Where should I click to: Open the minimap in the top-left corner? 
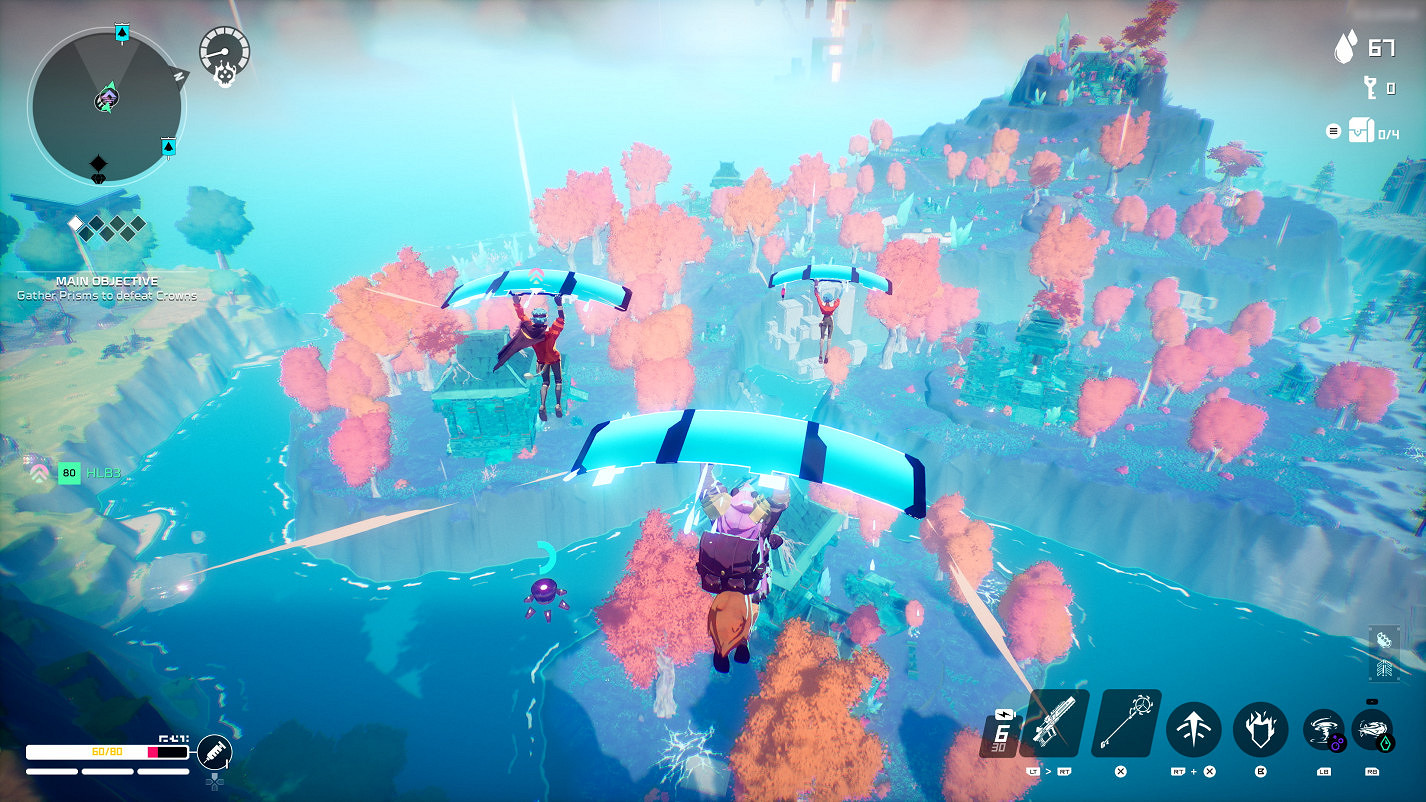[105, 100]
